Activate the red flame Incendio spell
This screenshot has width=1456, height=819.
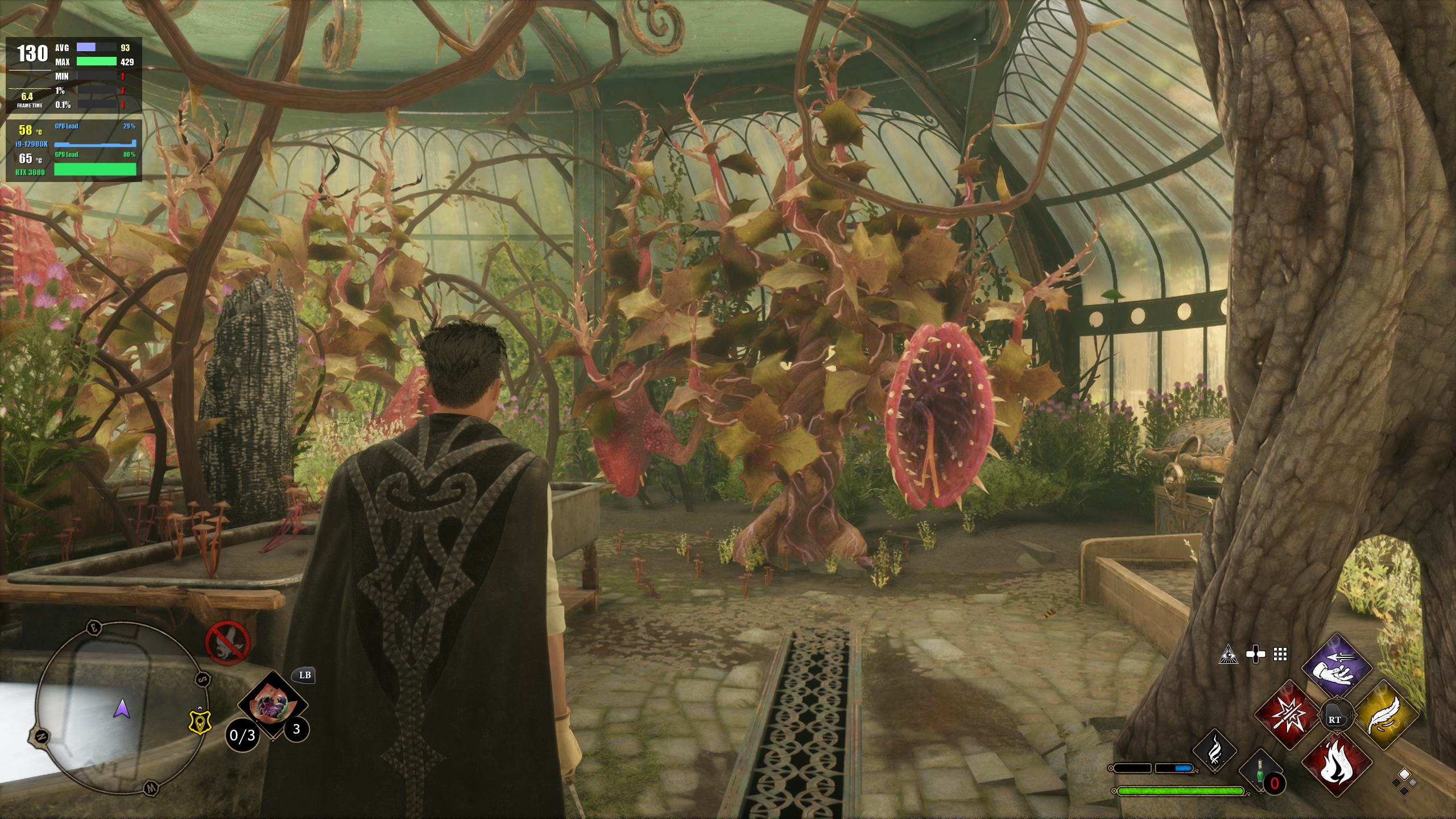click(1337, 763)
